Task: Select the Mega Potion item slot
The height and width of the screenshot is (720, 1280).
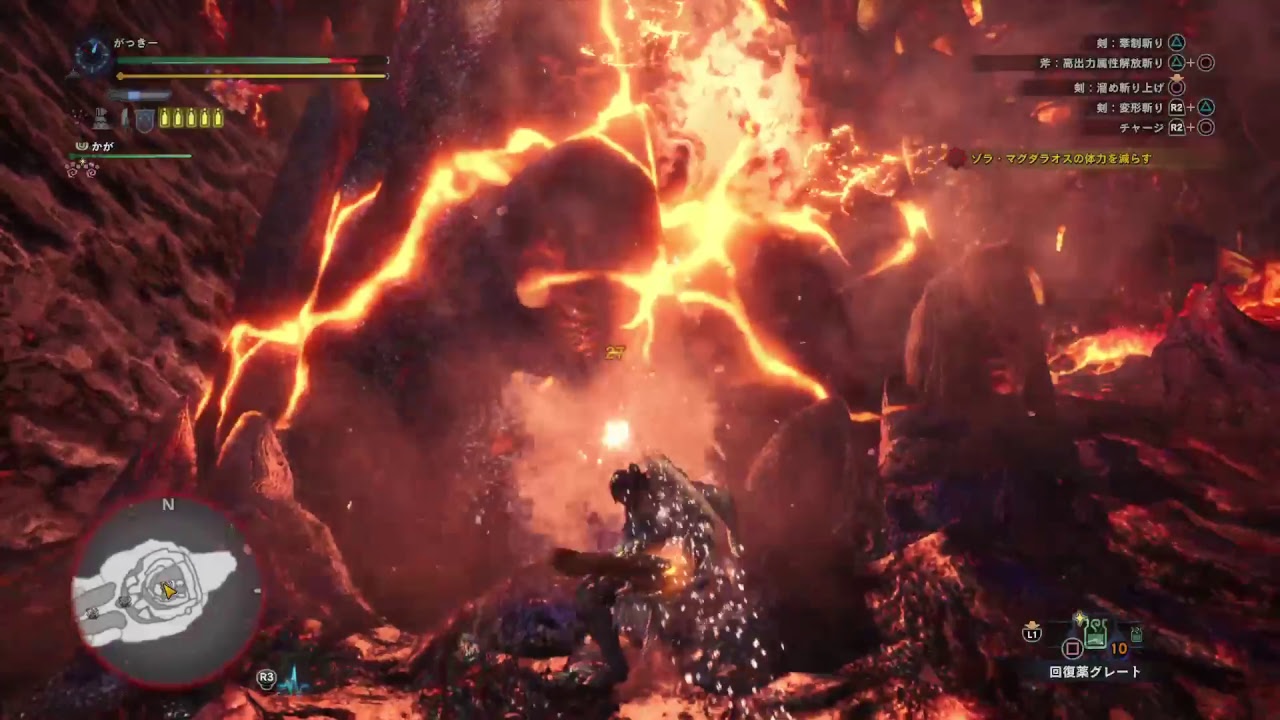Action: [1097, 634]
